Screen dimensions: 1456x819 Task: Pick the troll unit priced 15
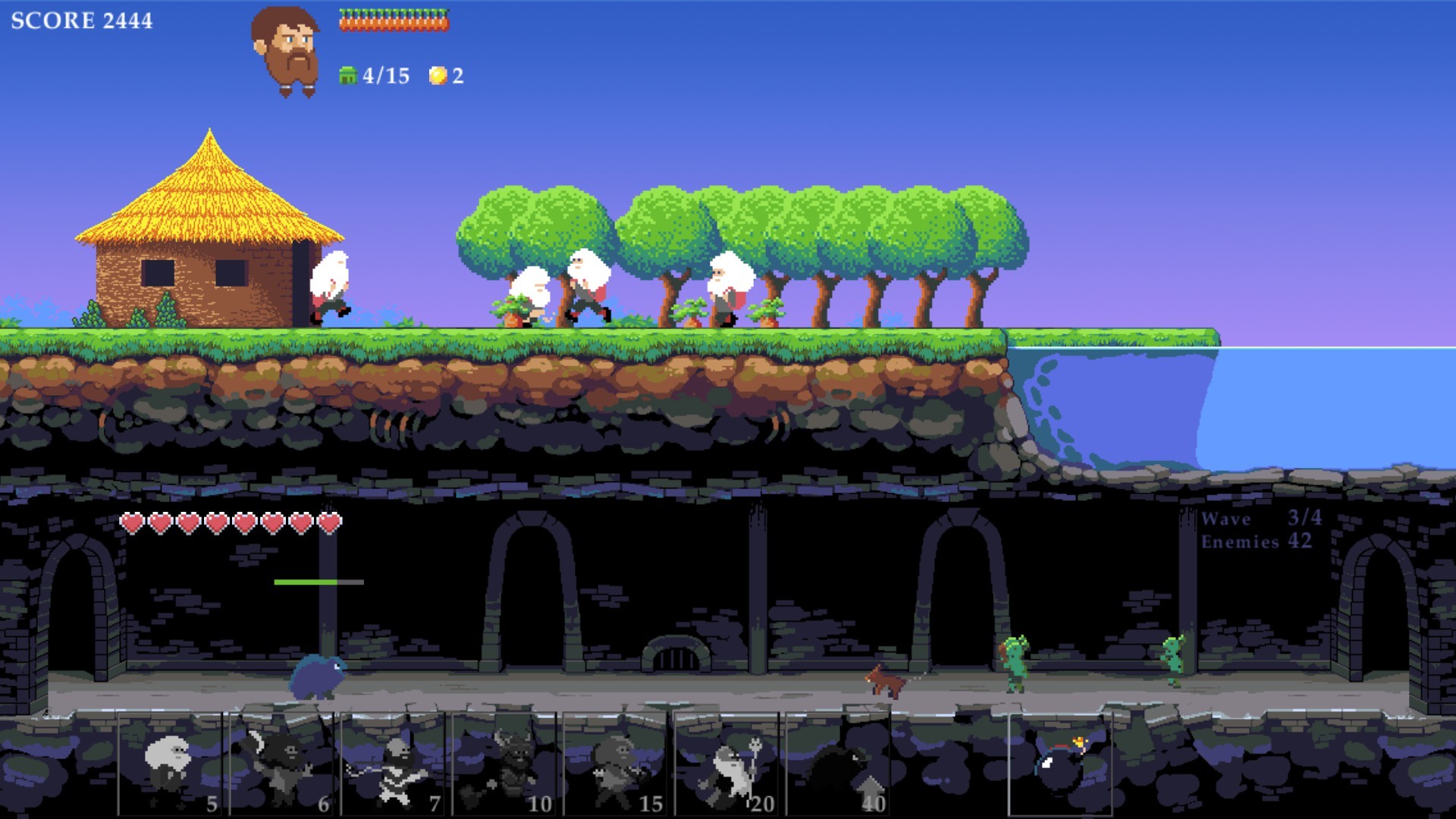[x=614, y=766]
